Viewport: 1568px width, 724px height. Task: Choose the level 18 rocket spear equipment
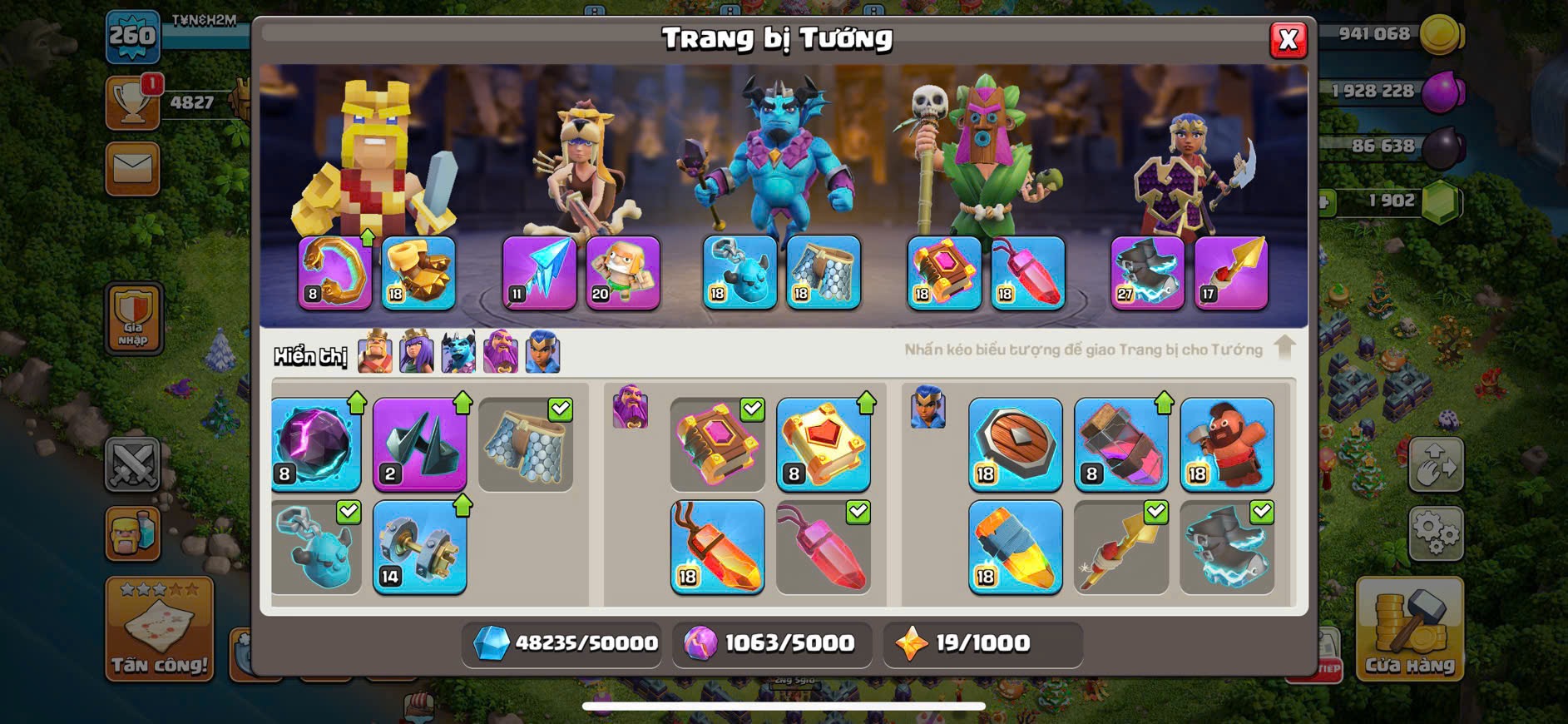coord(1015,547)
